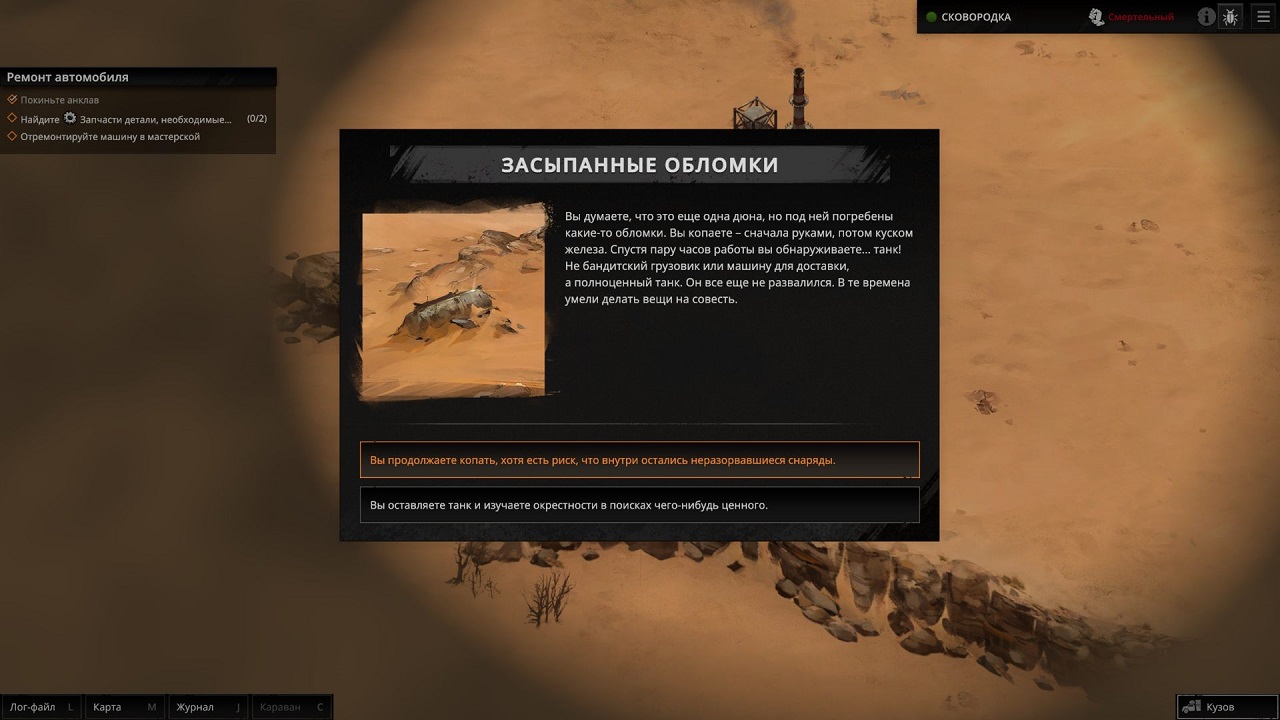Screen dimensions: 1280x720
Task: Choose to leave the tank and explore
Action: pyautogui.click(x=639, y=504)
